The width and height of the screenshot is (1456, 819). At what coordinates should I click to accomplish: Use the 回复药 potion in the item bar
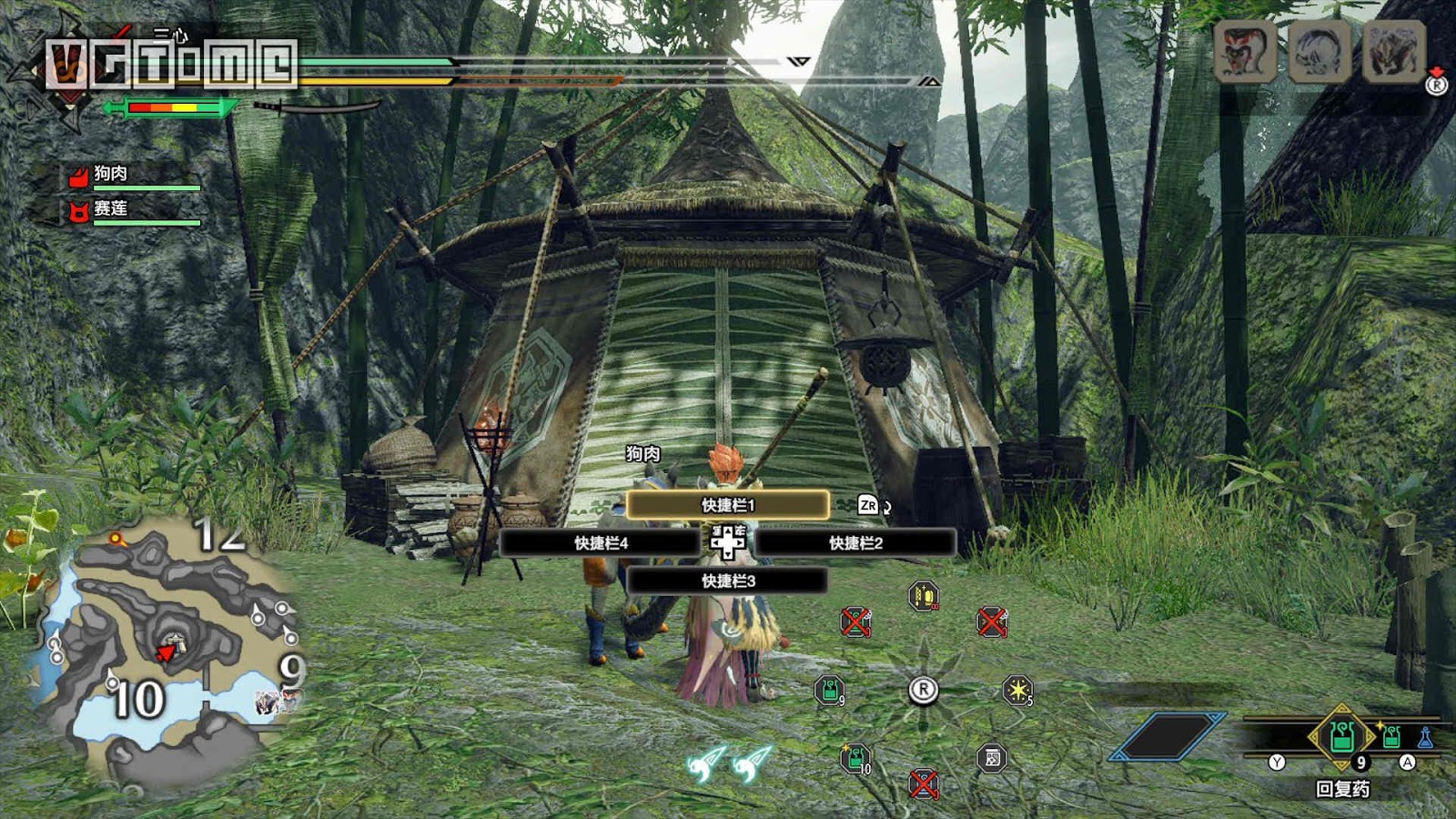[1342, 735]
